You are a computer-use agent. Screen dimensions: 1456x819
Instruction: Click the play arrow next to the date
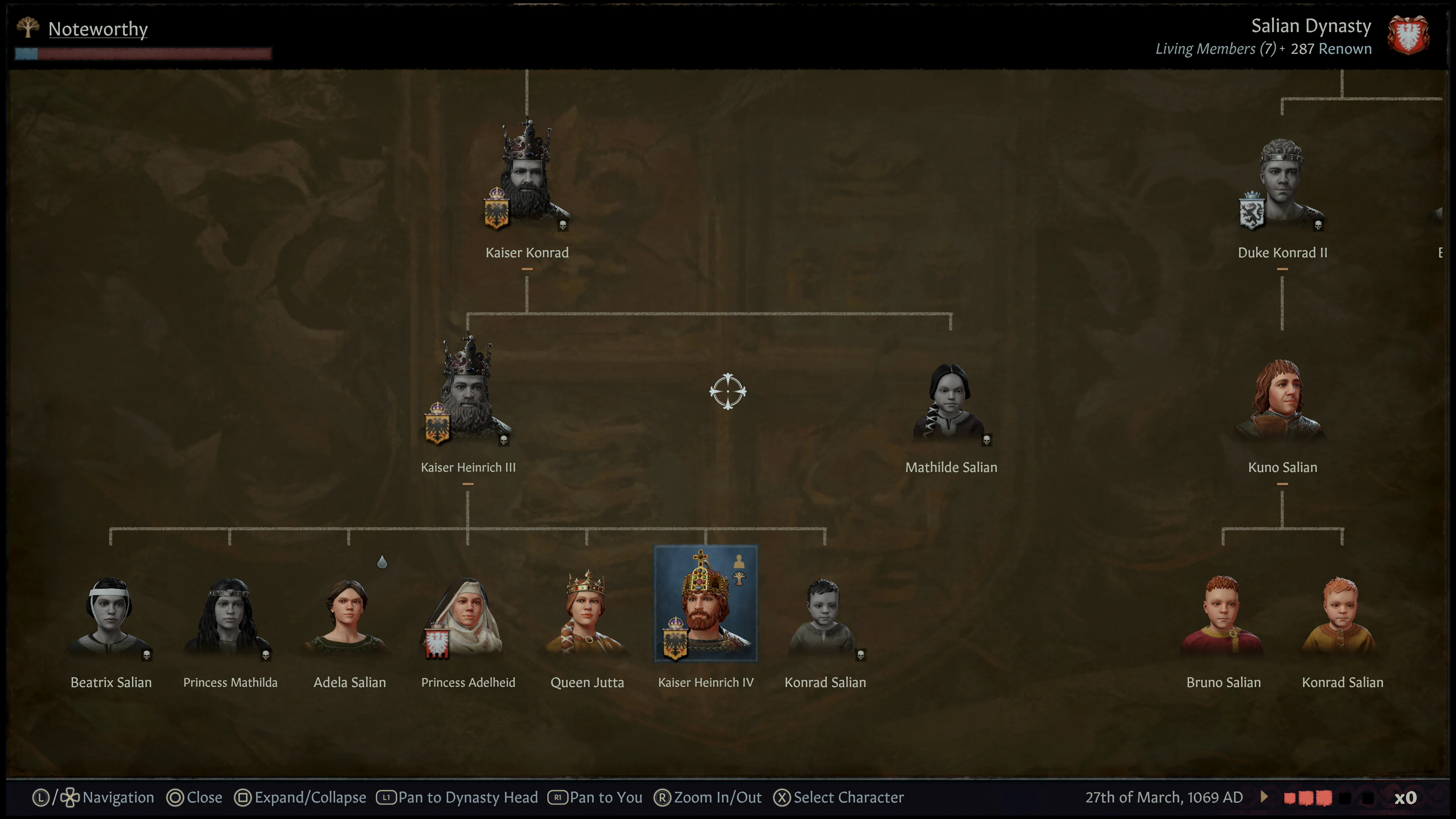click(1265, 797)
